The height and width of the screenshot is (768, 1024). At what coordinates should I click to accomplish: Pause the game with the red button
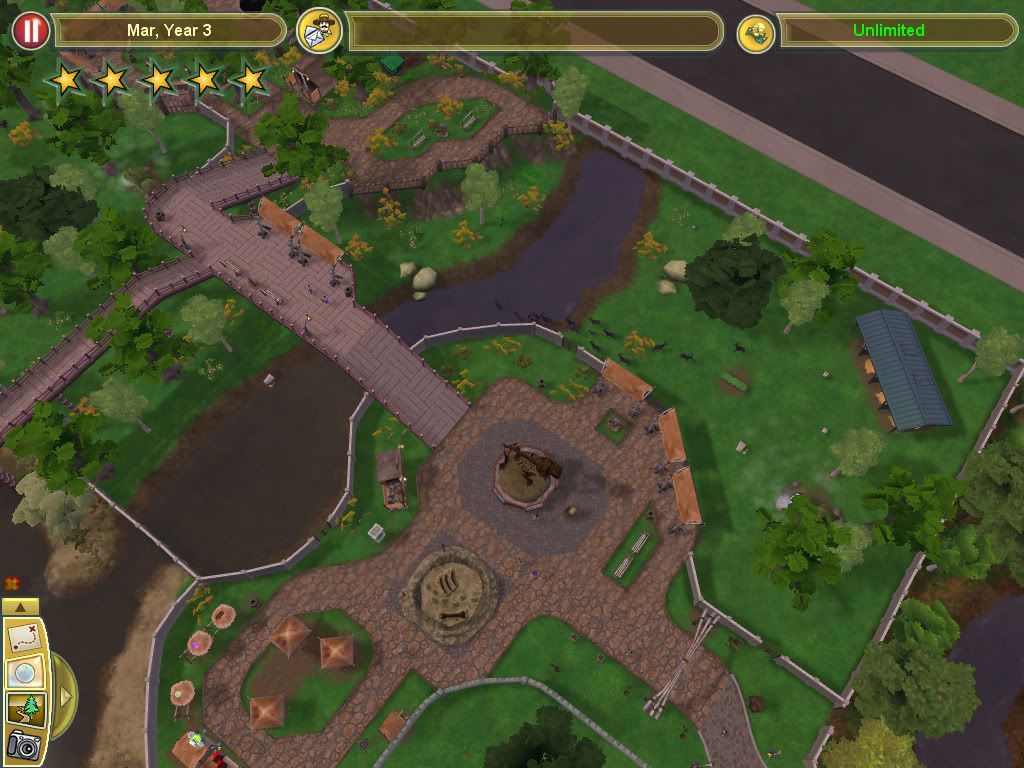click(x=31, y=31)
